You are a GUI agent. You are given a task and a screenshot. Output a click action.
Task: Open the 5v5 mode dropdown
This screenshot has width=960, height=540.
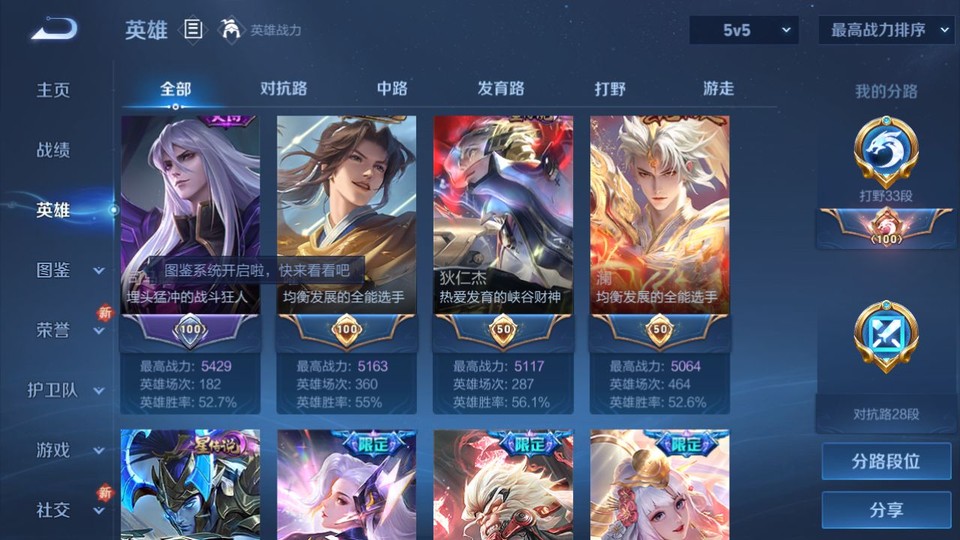pos(744,30)
